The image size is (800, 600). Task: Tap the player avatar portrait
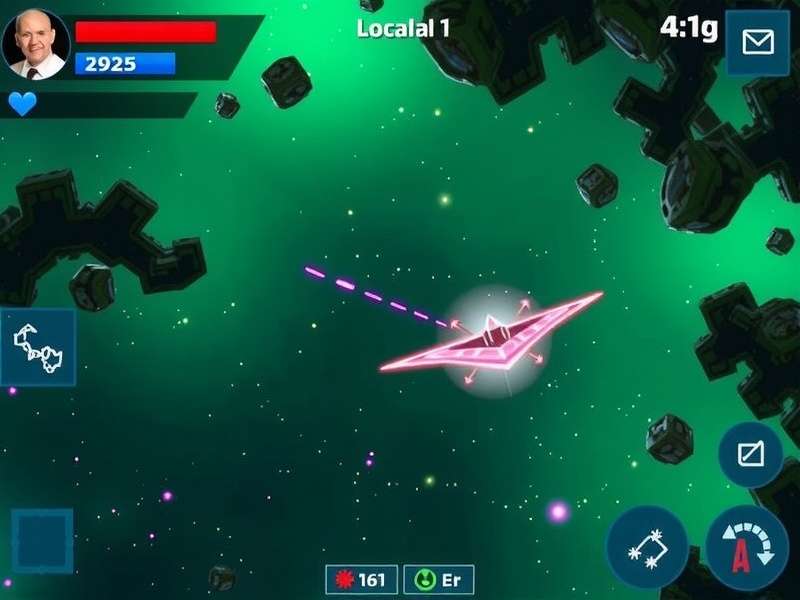[36, 44]
